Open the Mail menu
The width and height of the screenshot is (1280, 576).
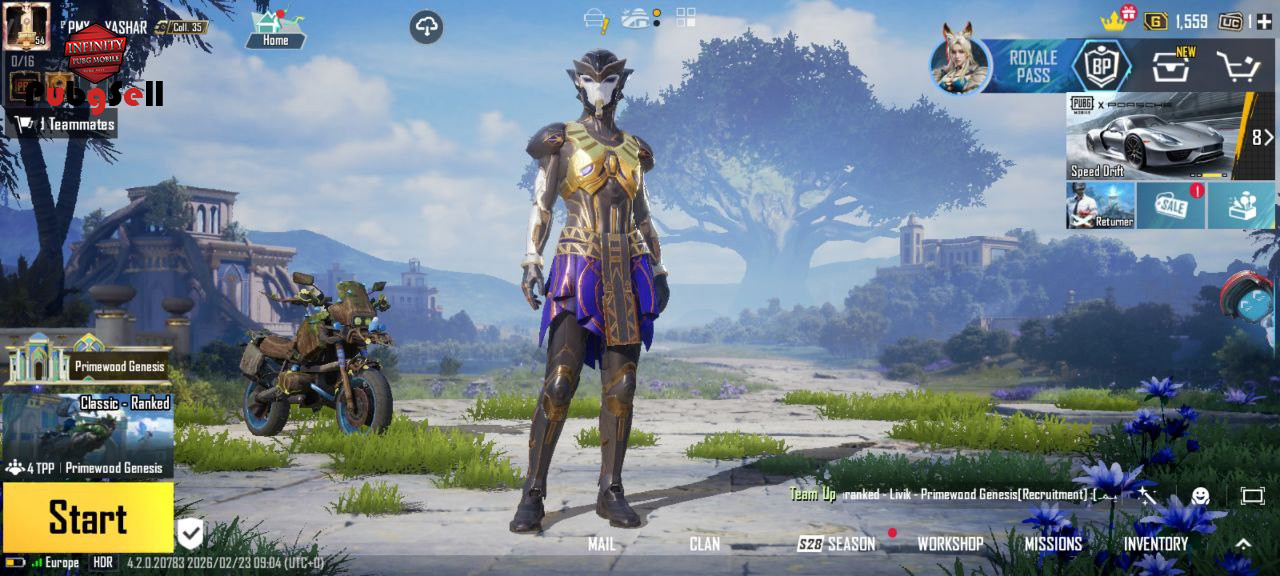pyautogui.click(x=602, y=544)
